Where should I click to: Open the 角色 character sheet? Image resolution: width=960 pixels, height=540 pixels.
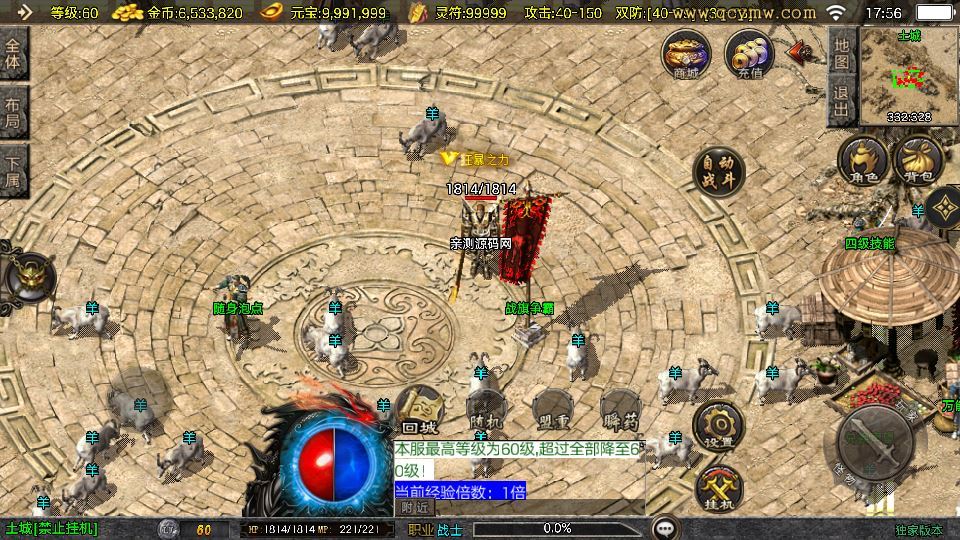coord(863,162)
